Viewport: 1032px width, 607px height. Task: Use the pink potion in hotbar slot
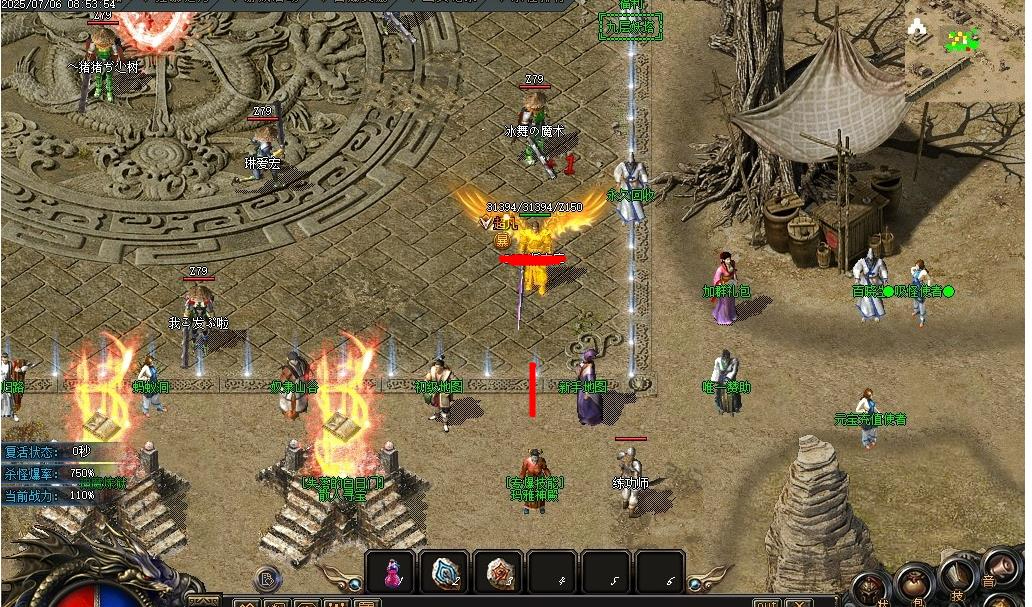pos(391,572)
